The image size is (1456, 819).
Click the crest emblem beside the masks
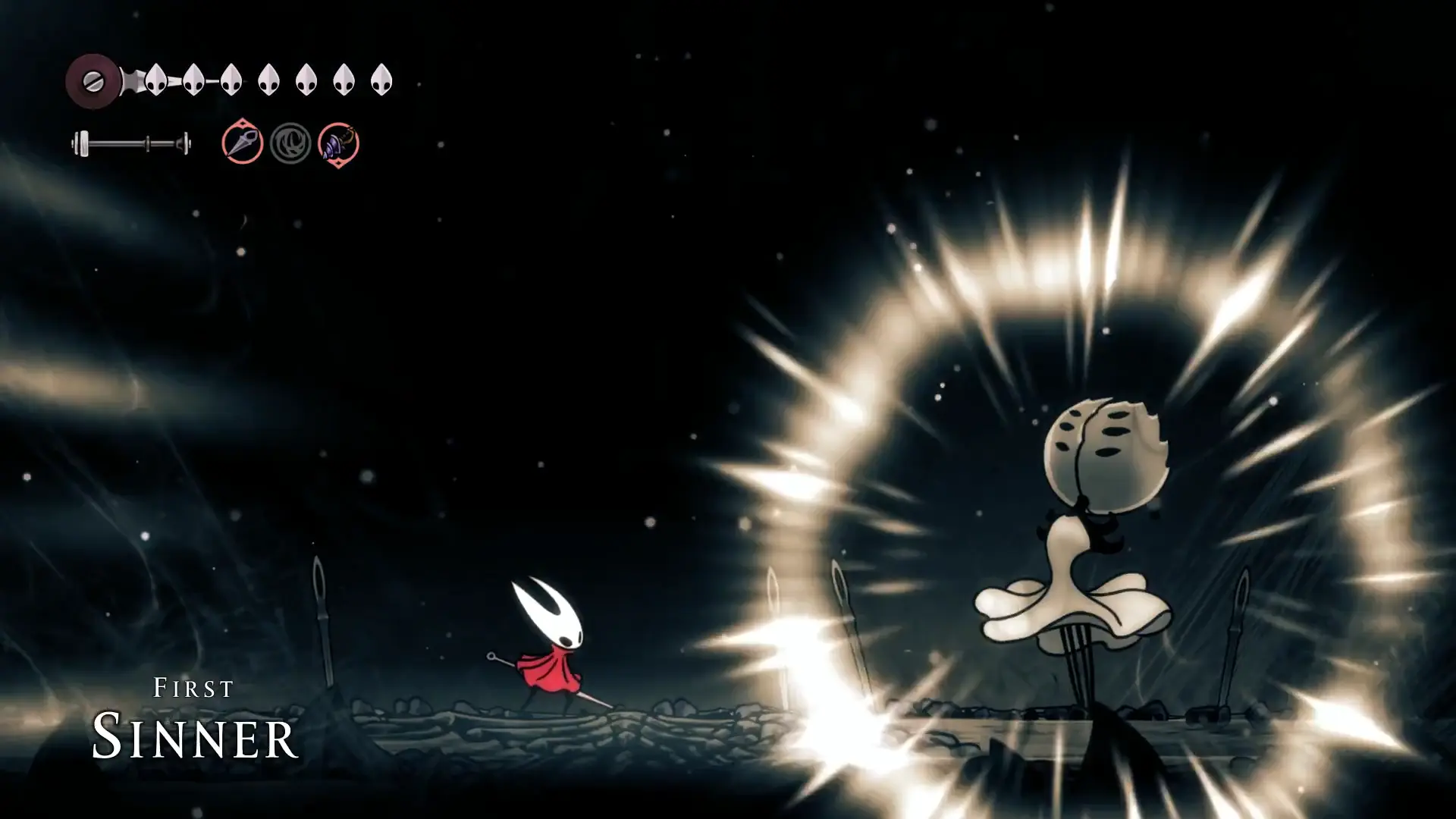[x=93, y=81]
